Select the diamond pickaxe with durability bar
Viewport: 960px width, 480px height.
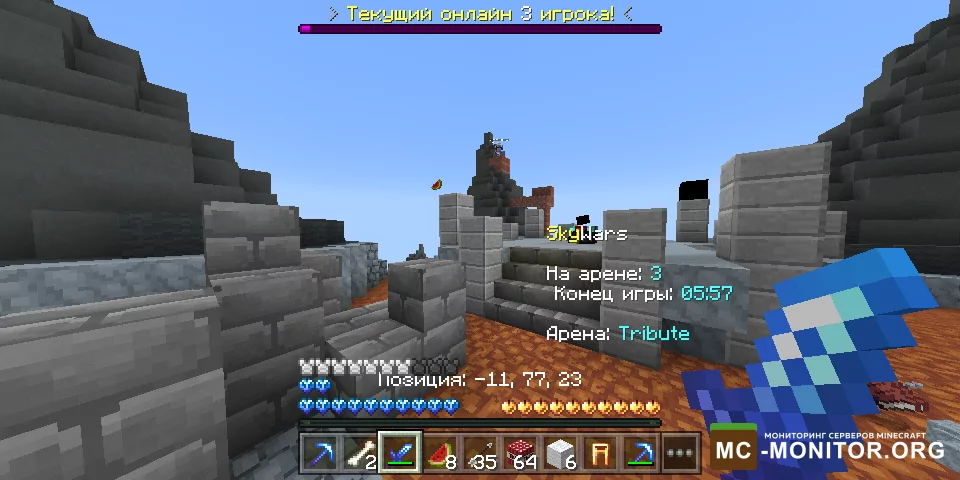[642, 454]
